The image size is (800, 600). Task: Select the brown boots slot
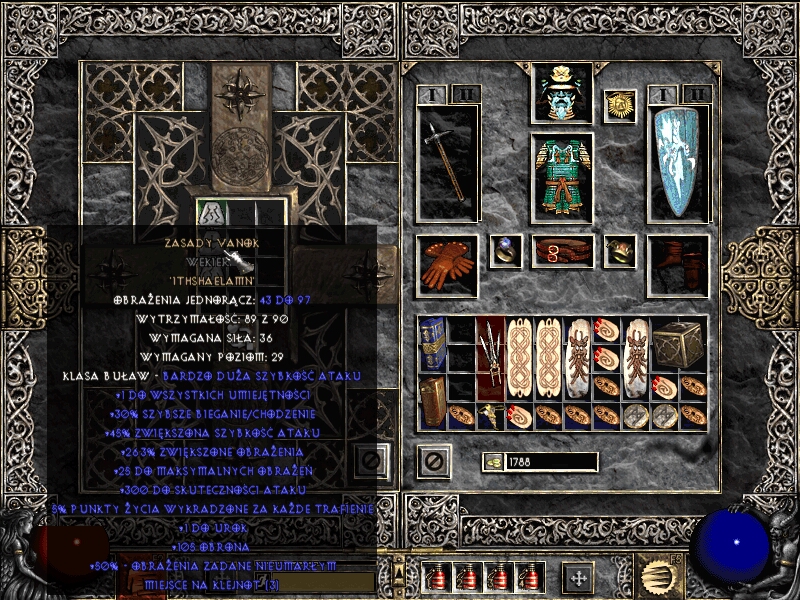click(x=678, y=266)
